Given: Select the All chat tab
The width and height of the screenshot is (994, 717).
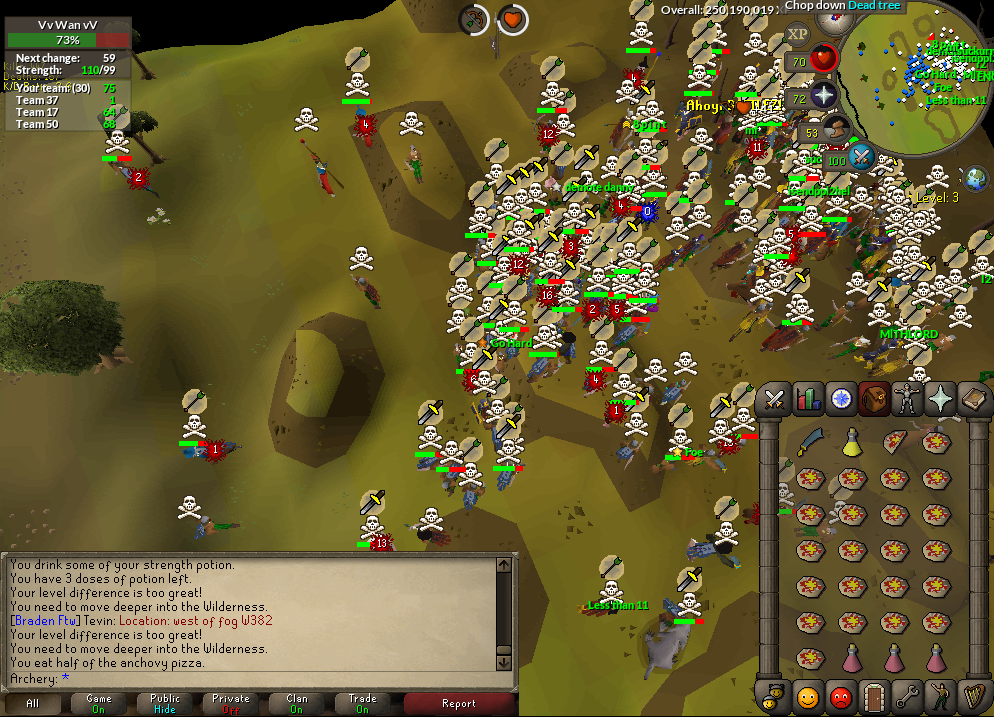Looking at the screenshot, I should point(33,703).
